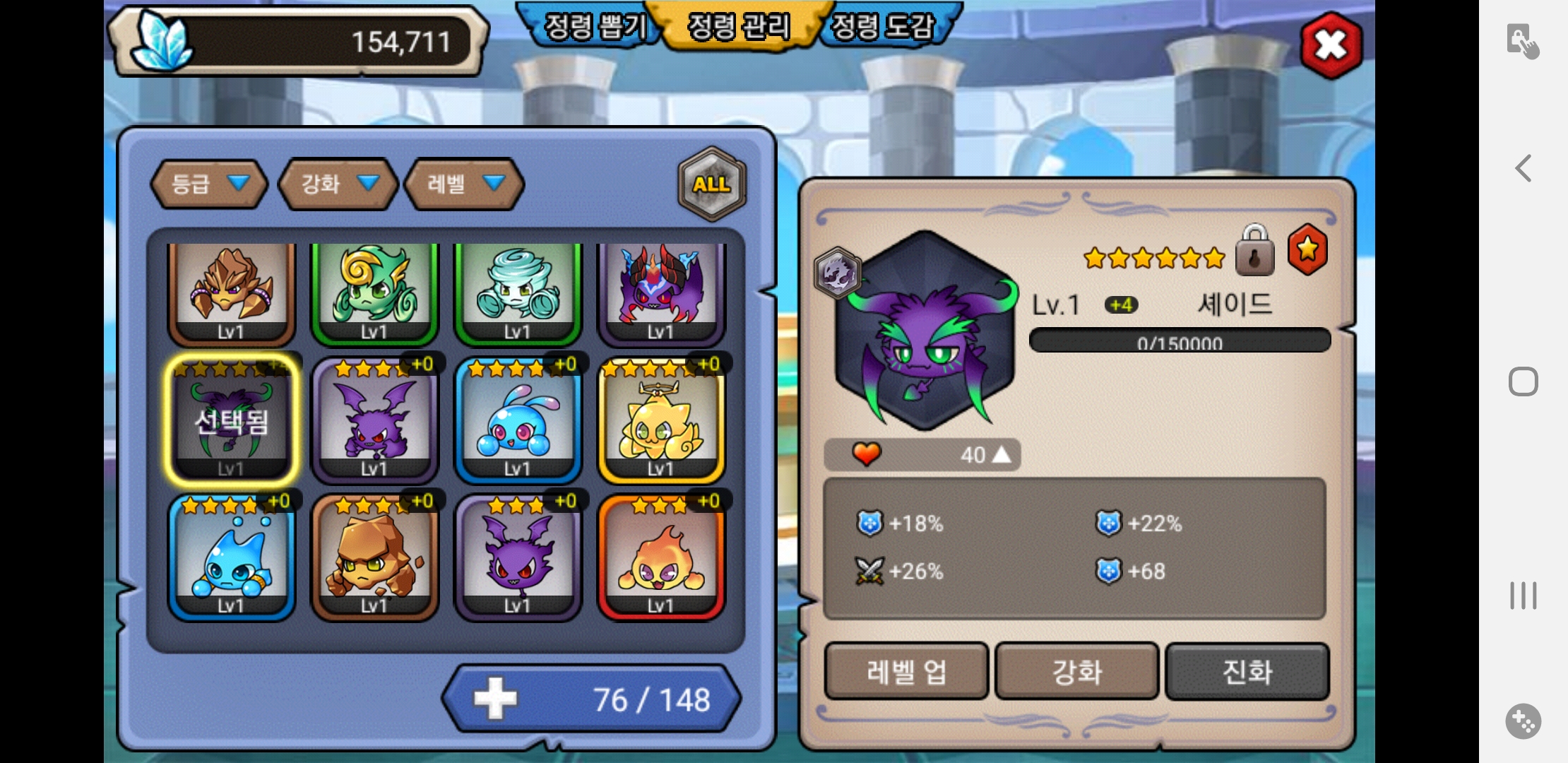Screen dimensions: 1568x763
Task: Click the red star favorite badge
Action: click(x=1307, y=249)
